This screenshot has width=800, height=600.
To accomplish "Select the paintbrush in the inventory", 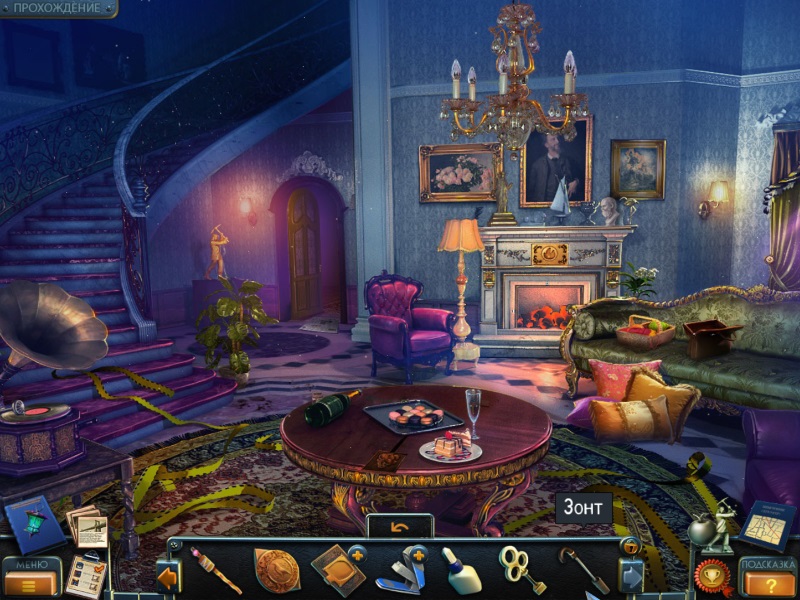I will [216, 570].
